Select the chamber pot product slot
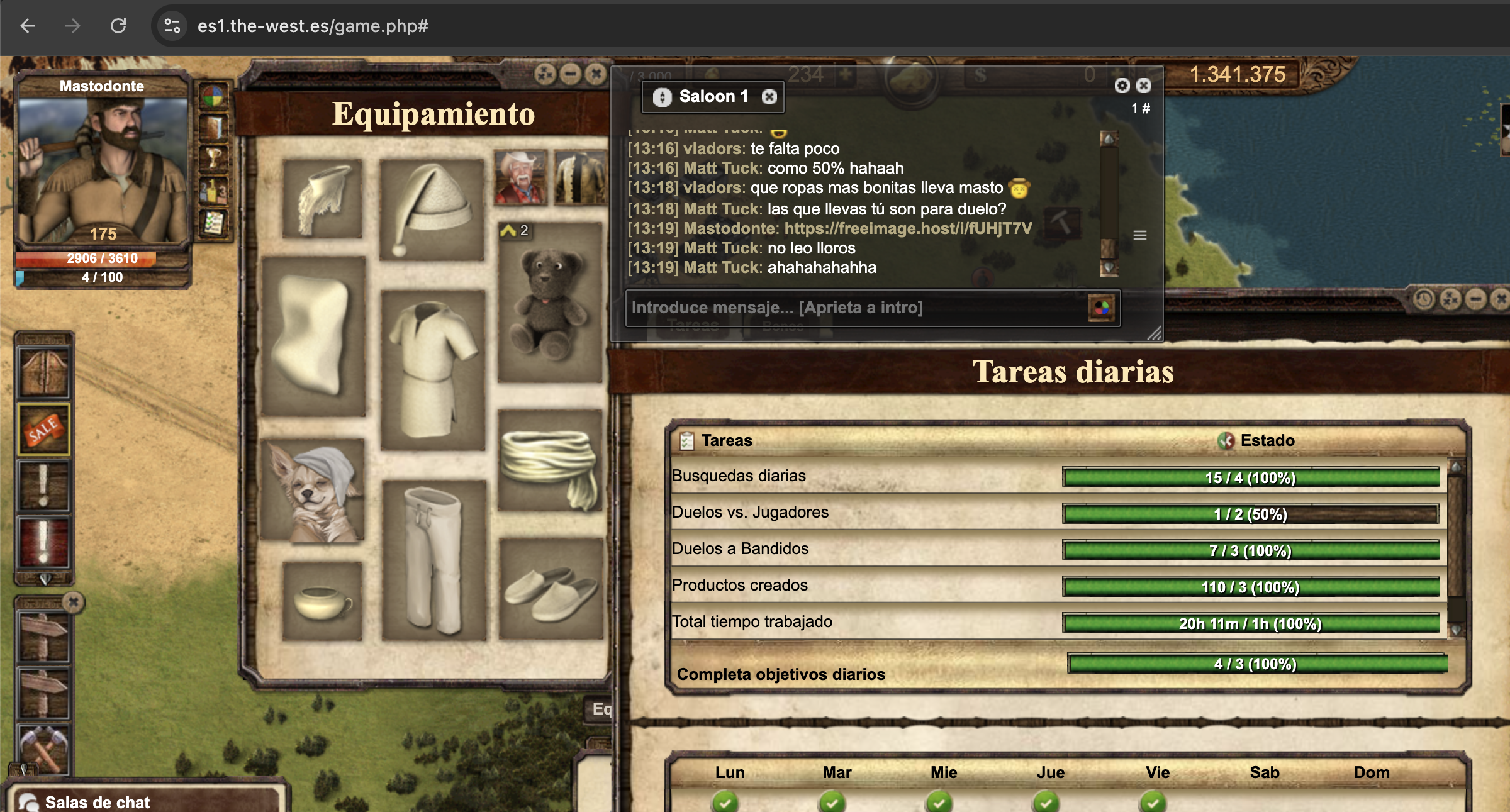Viewport: 1510px width, 812px height. click(x=322, y=601)
